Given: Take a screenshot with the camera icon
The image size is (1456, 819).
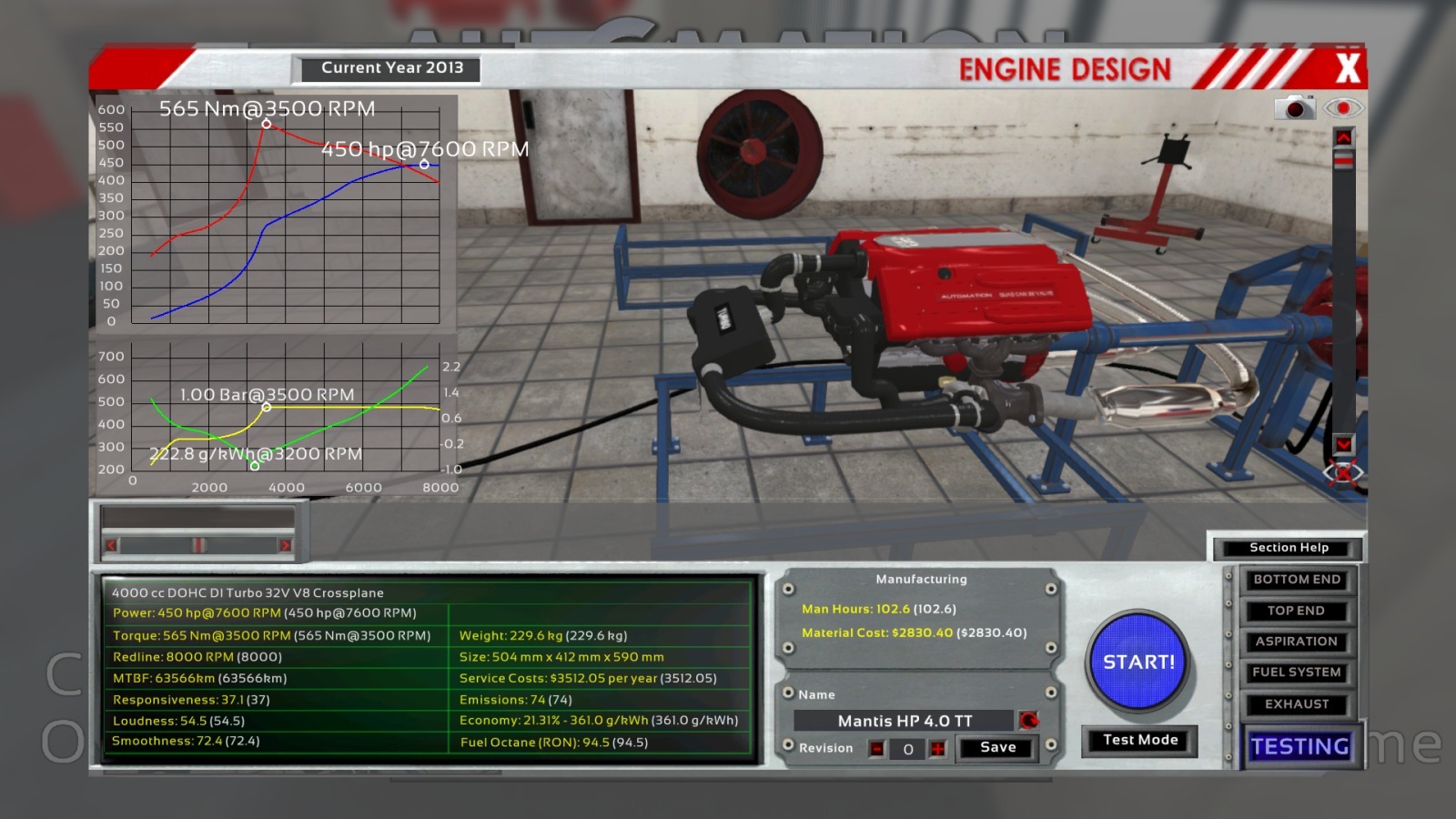Looking at the screenshot, I should 1294,108.
